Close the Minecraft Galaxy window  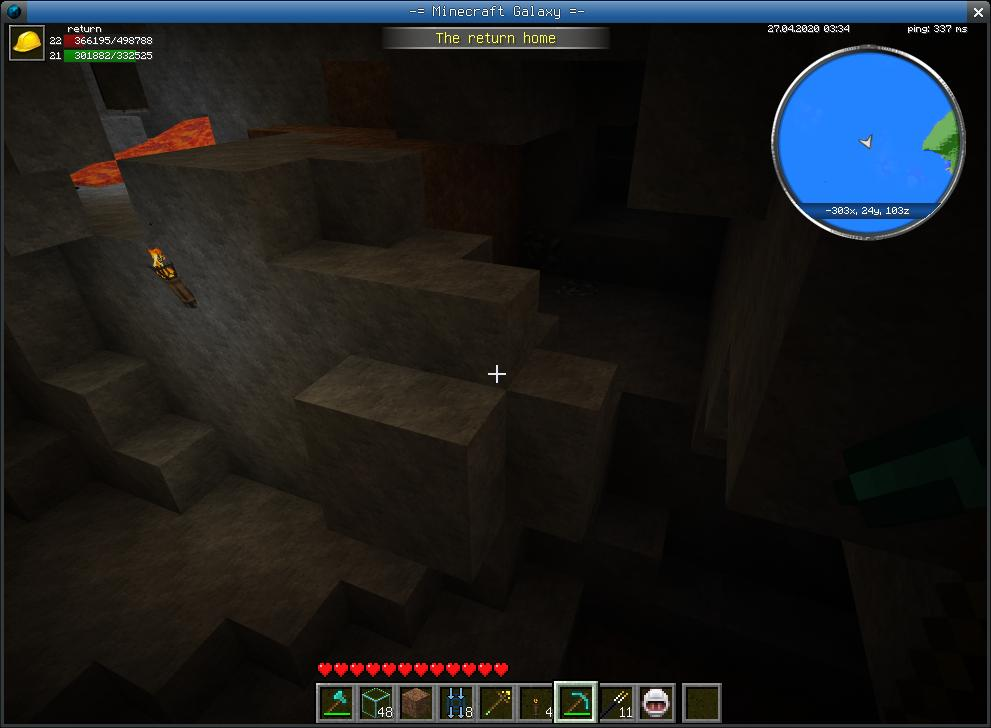(x=978, y=11)
